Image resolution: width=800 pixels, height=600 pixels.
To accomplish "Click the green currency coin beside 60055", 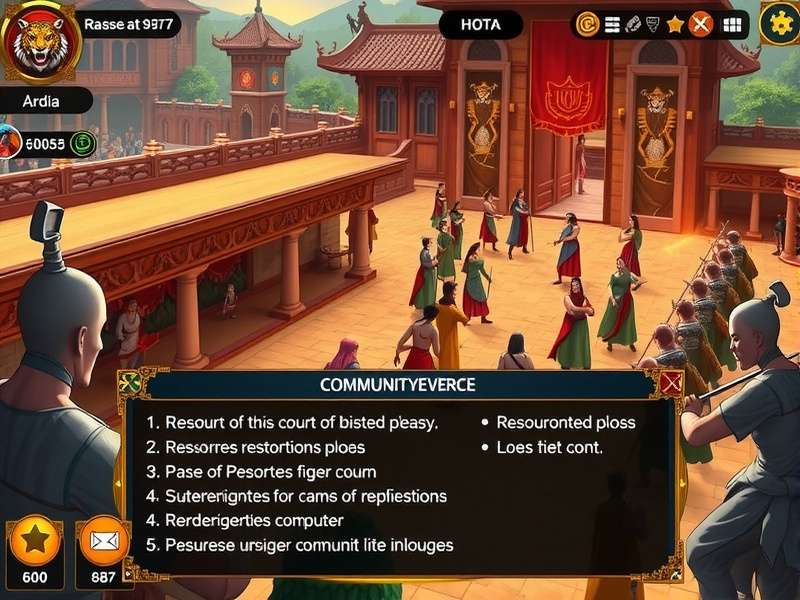I will coord(82,143).
